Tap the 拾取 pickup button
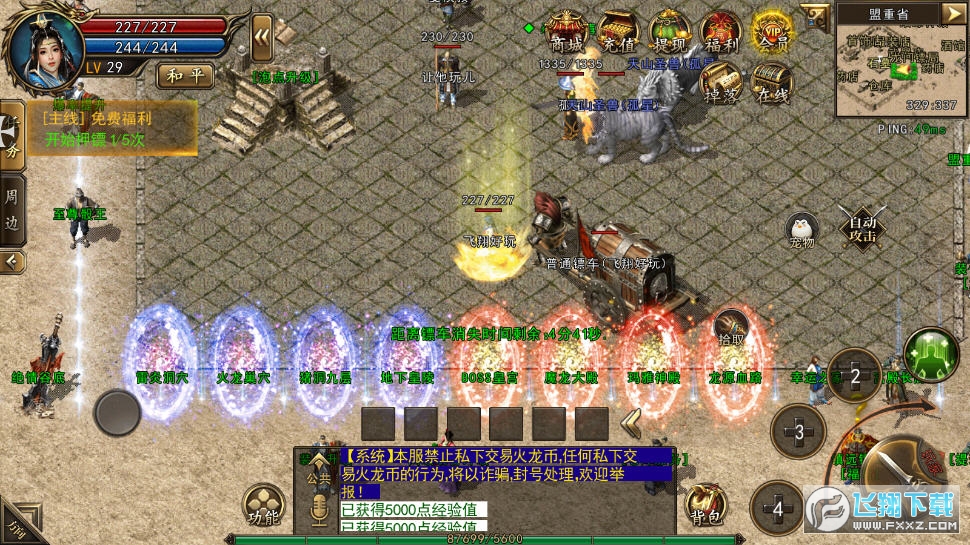The width and height of the screenshot is (970, 545). [731, 327]
